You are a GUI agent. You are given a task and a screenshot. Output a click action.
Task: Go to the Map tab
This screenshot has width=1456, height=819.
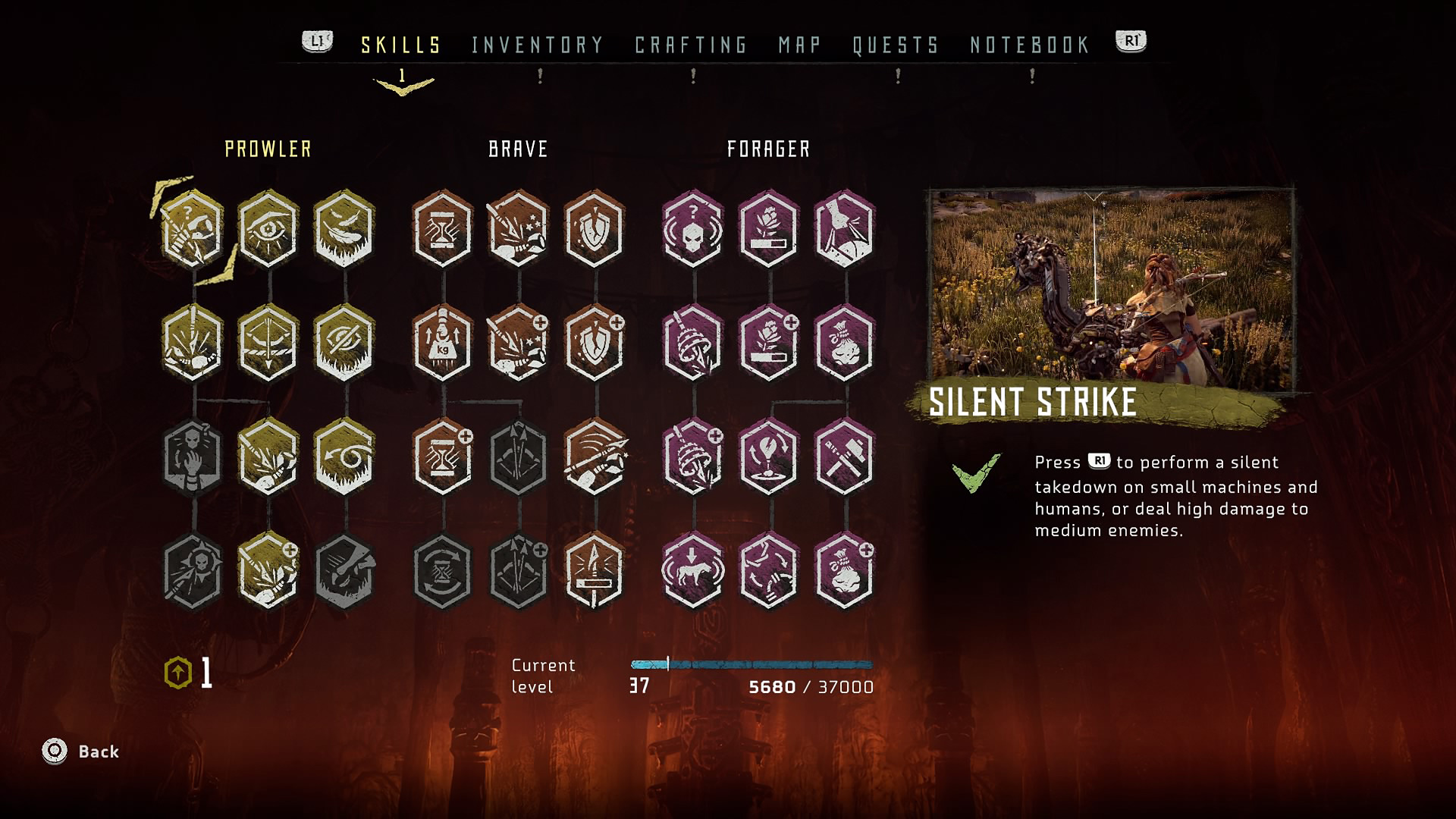click(799, 45)
